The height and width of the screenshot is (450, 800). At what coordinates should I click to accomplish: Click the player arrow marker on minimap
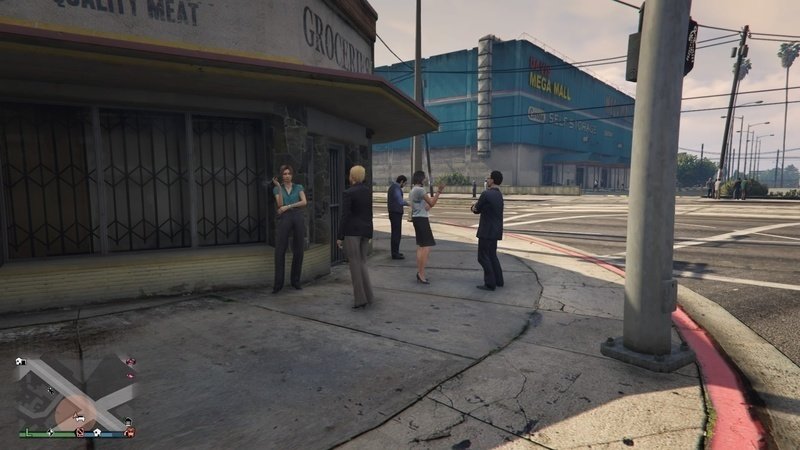[x=77, y=414]
